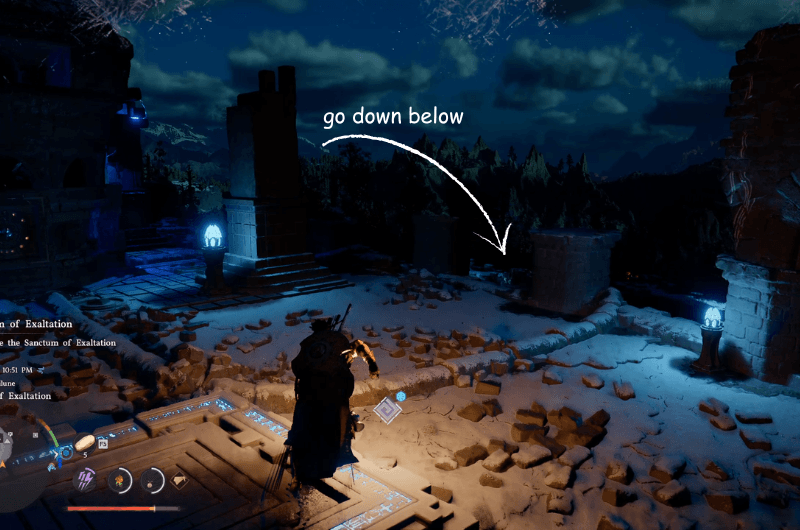
Task: Use the orange character skill icon
Action: pos(120,480)
